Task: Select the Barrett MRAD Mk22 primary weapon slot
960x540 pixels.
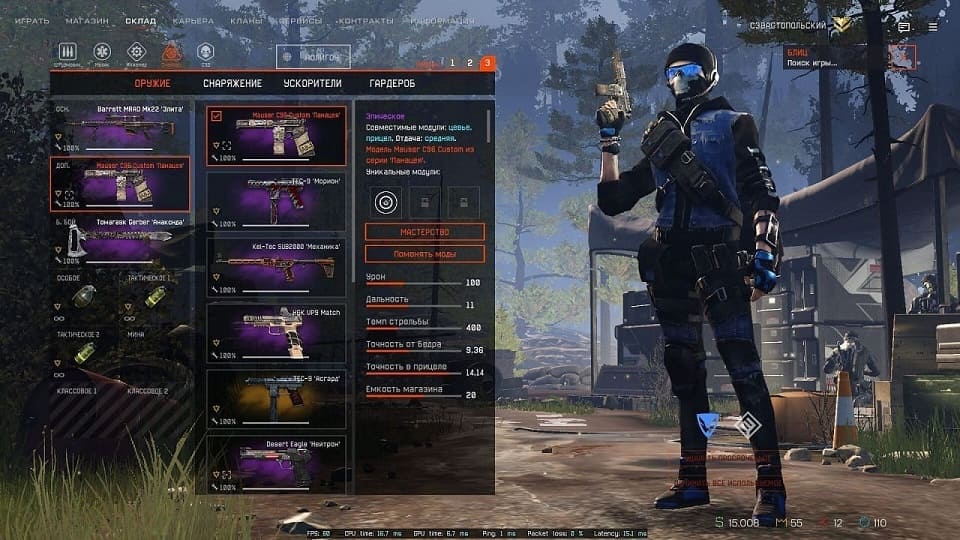Action: pos(120,128)
